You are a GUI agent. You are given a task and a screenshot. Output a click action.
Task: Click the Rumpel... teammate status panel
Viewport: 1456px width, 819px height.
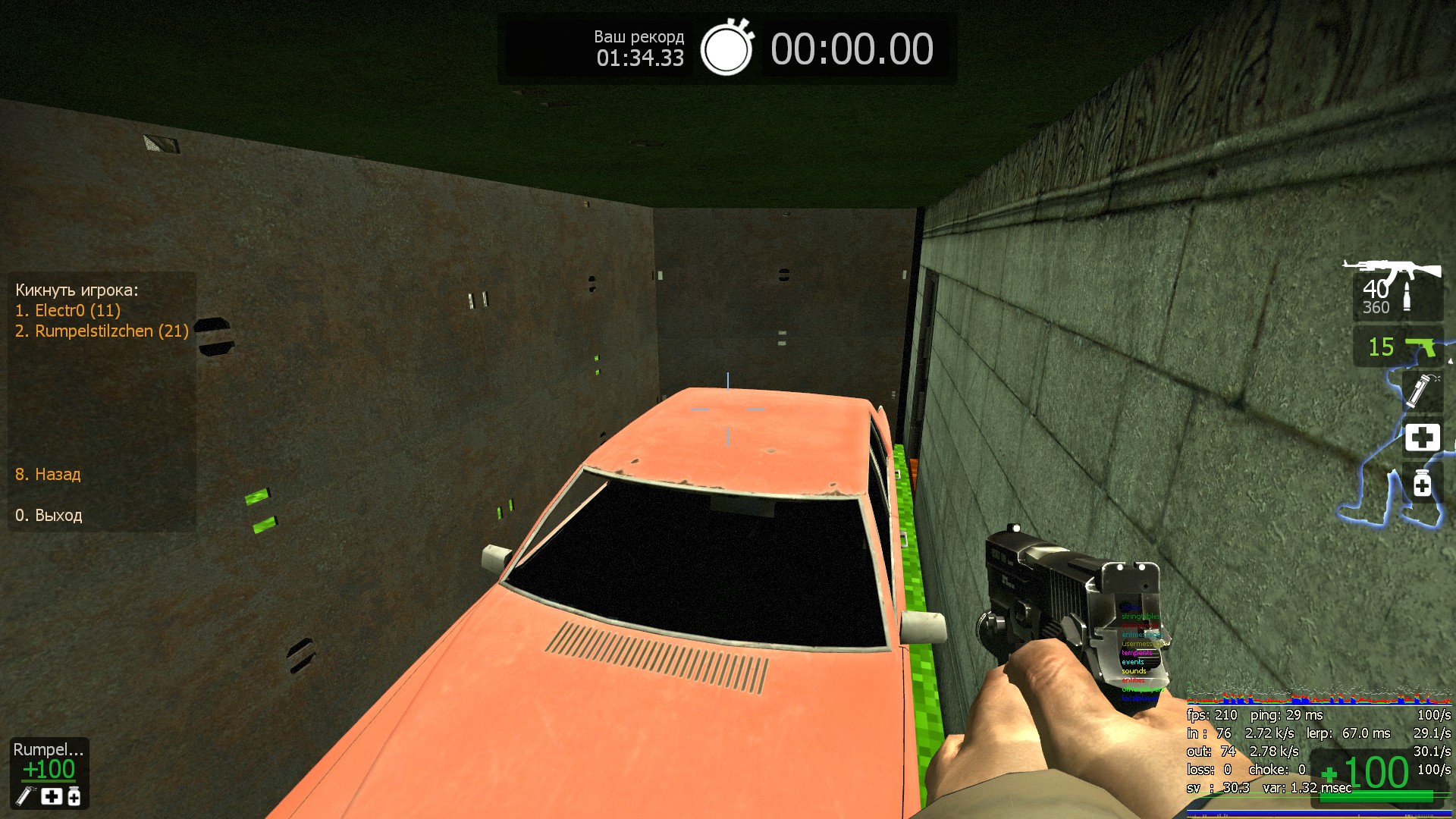(x=49, y=771)
